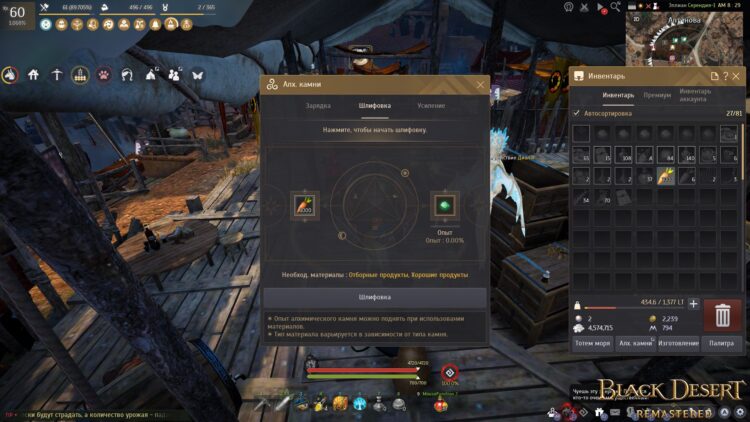Viewport: 750px width, 422px height.
Task: Select the green alchemy stone slot
Action: (x=444, y=205)
